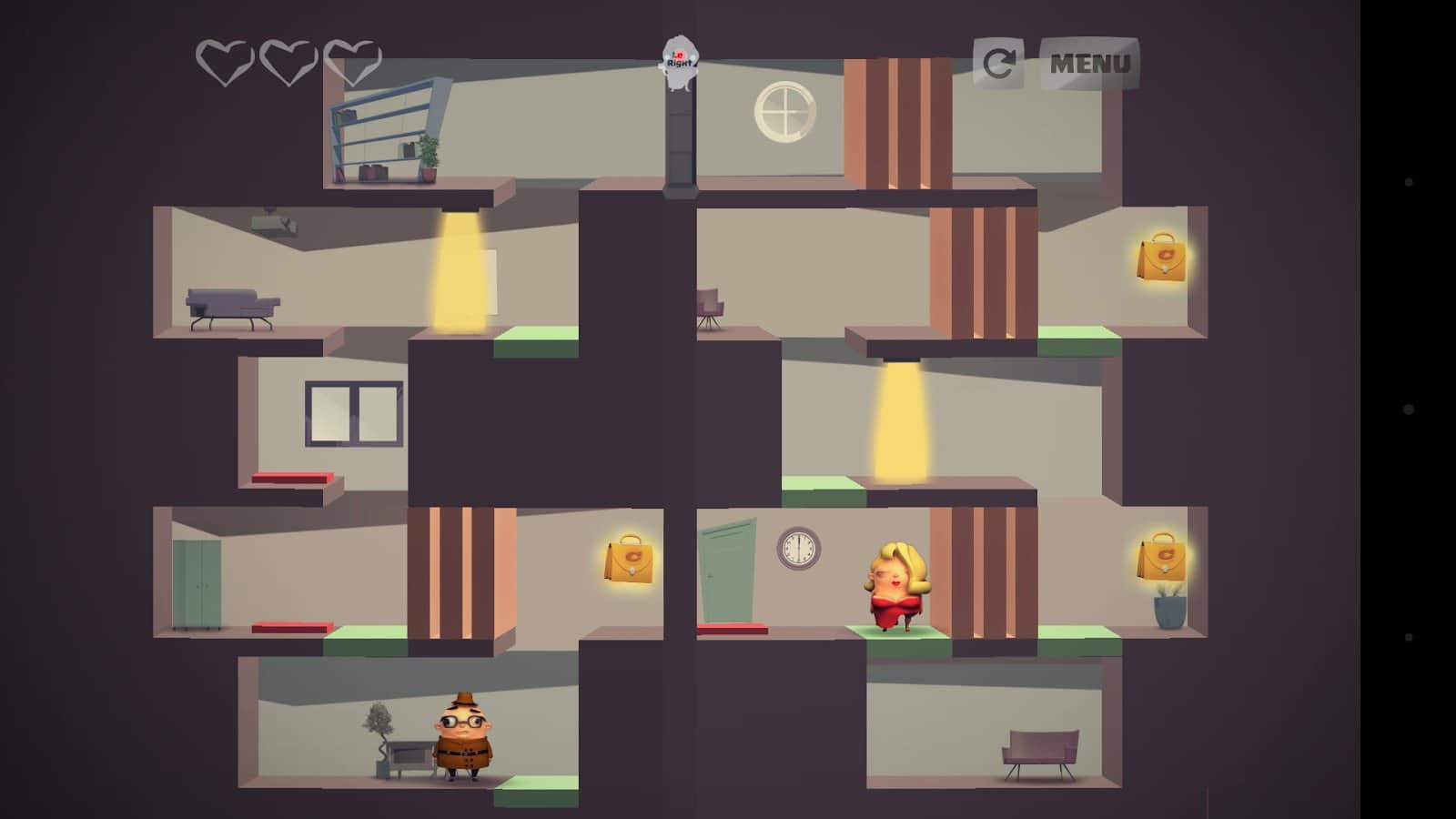Open the MENU button
Image resolution: width=1456 pixels, height=819 pixels.
(x=1089, y=64)
